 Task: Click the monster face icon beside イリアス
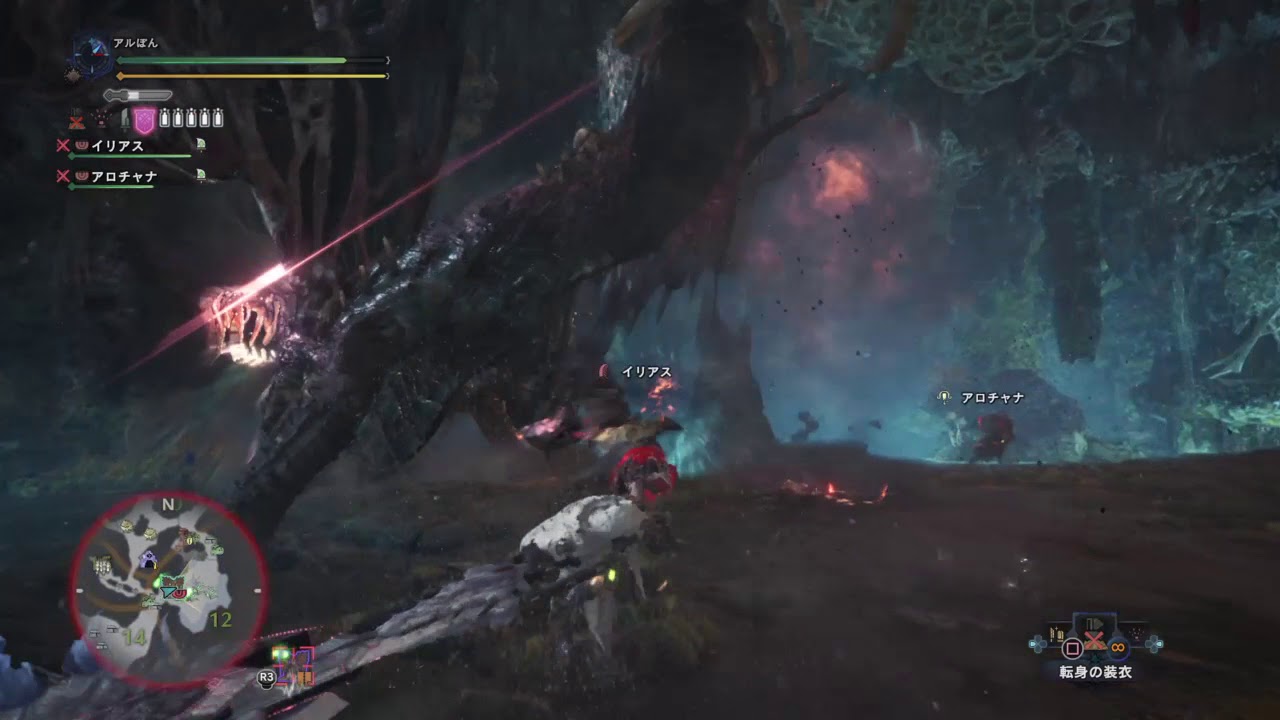tap(81, 146)
